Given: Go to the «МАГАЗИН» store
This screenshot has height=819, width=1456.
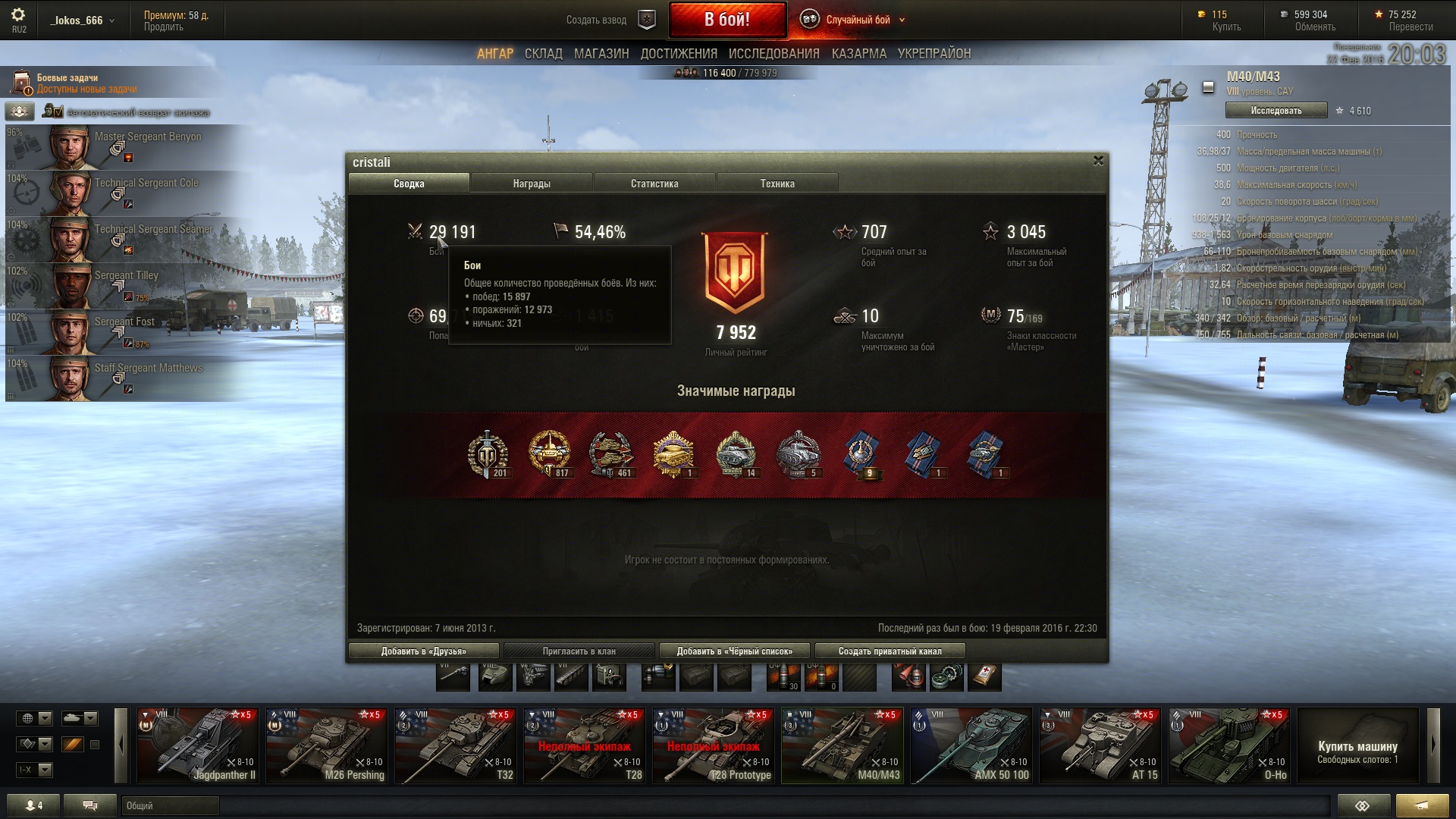Looking at the screenshot, I should click(601, 54).
